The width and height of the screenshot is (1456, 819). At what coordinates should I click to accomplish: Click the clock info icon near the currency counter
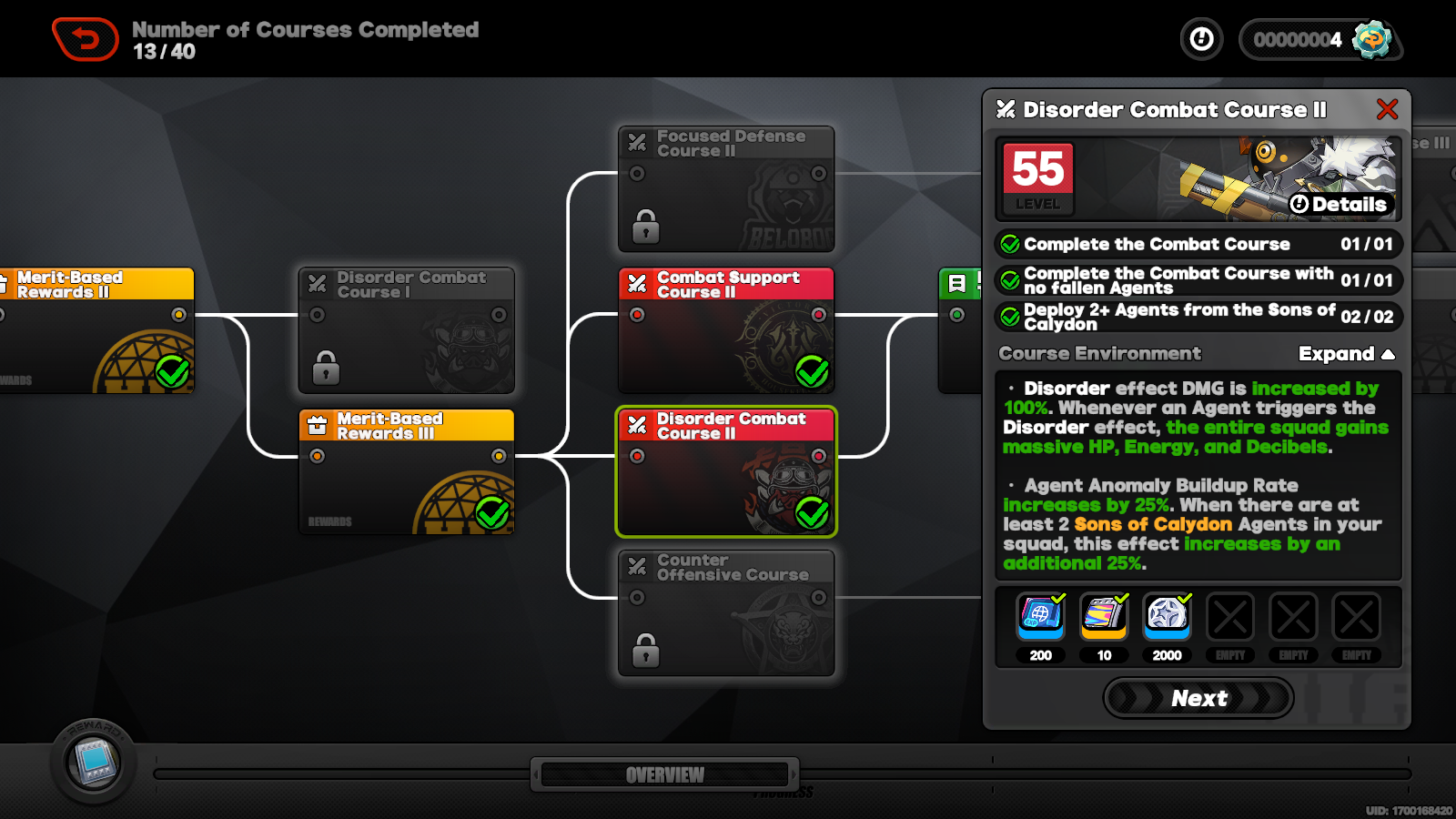click(x=1200, y=40)
